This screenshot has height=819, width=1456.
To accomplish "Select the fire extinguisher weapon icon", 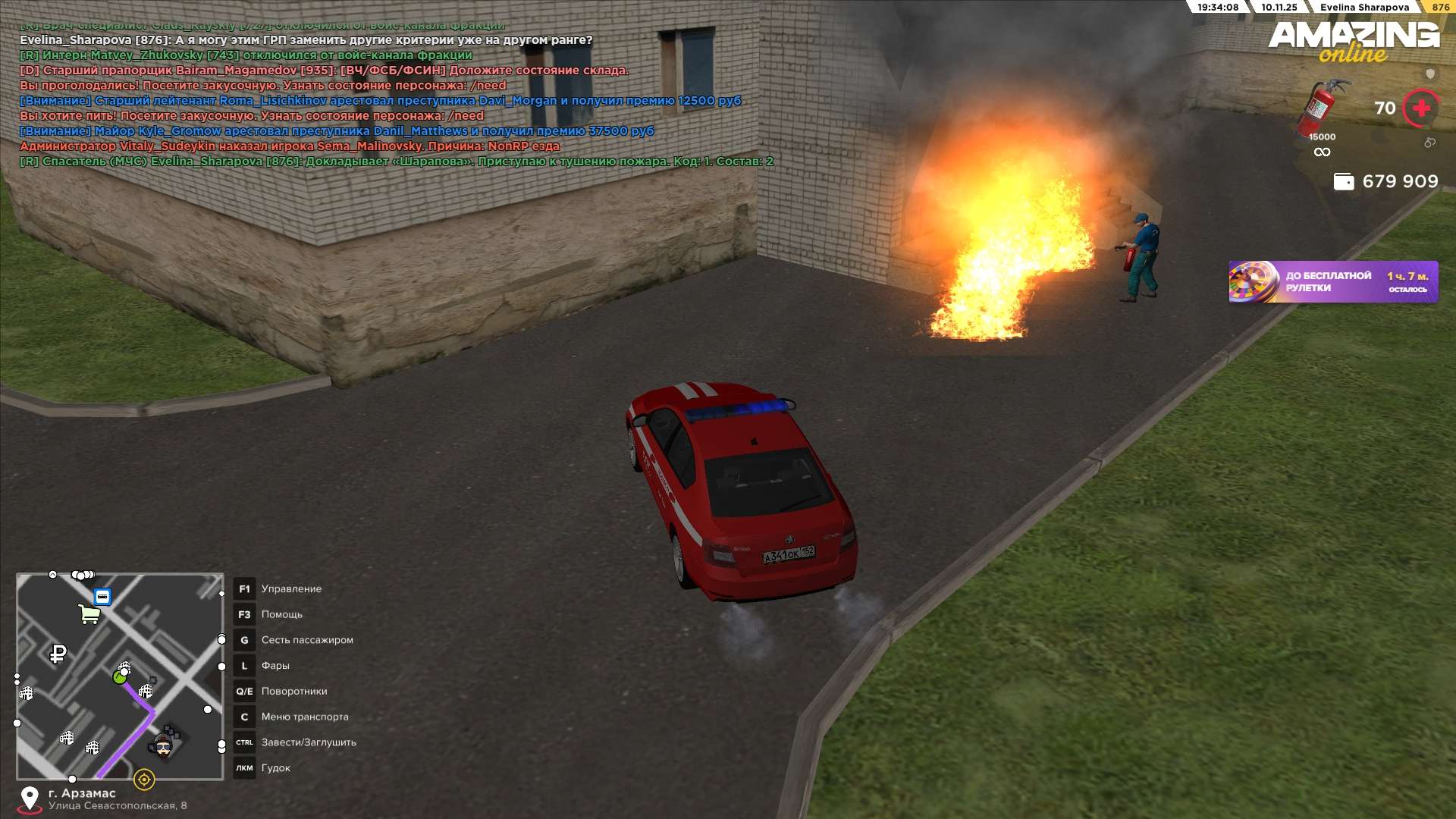I will [1322, 108].
